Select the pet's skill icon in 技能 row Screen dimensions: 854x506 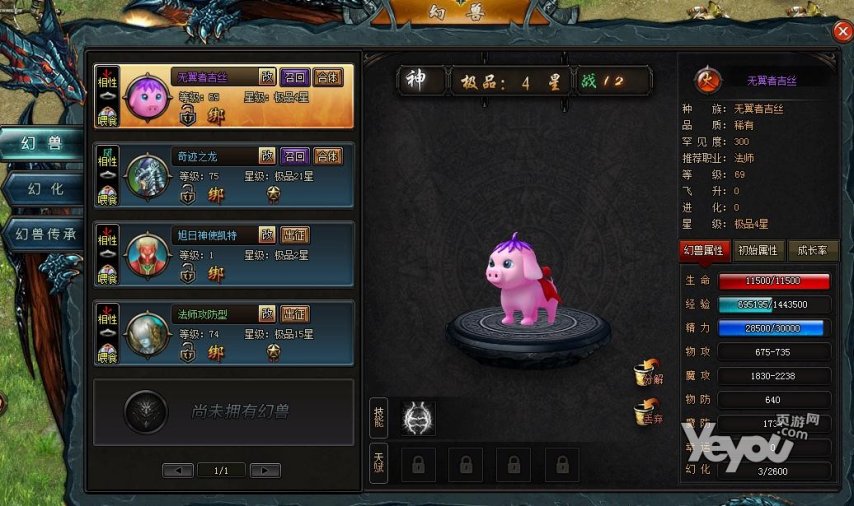click(x=418, y=418)
